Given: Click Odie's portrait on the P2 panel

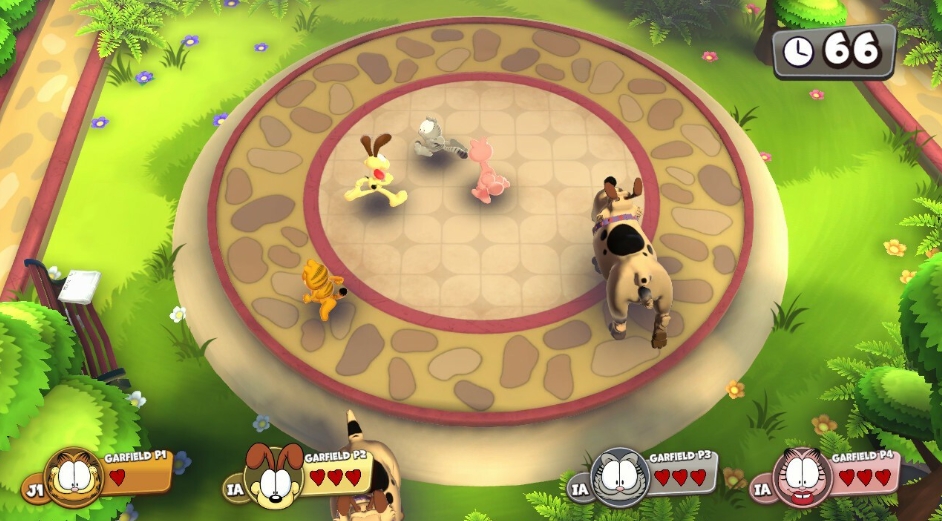Looking at the screenshot, I should (274, 477).
